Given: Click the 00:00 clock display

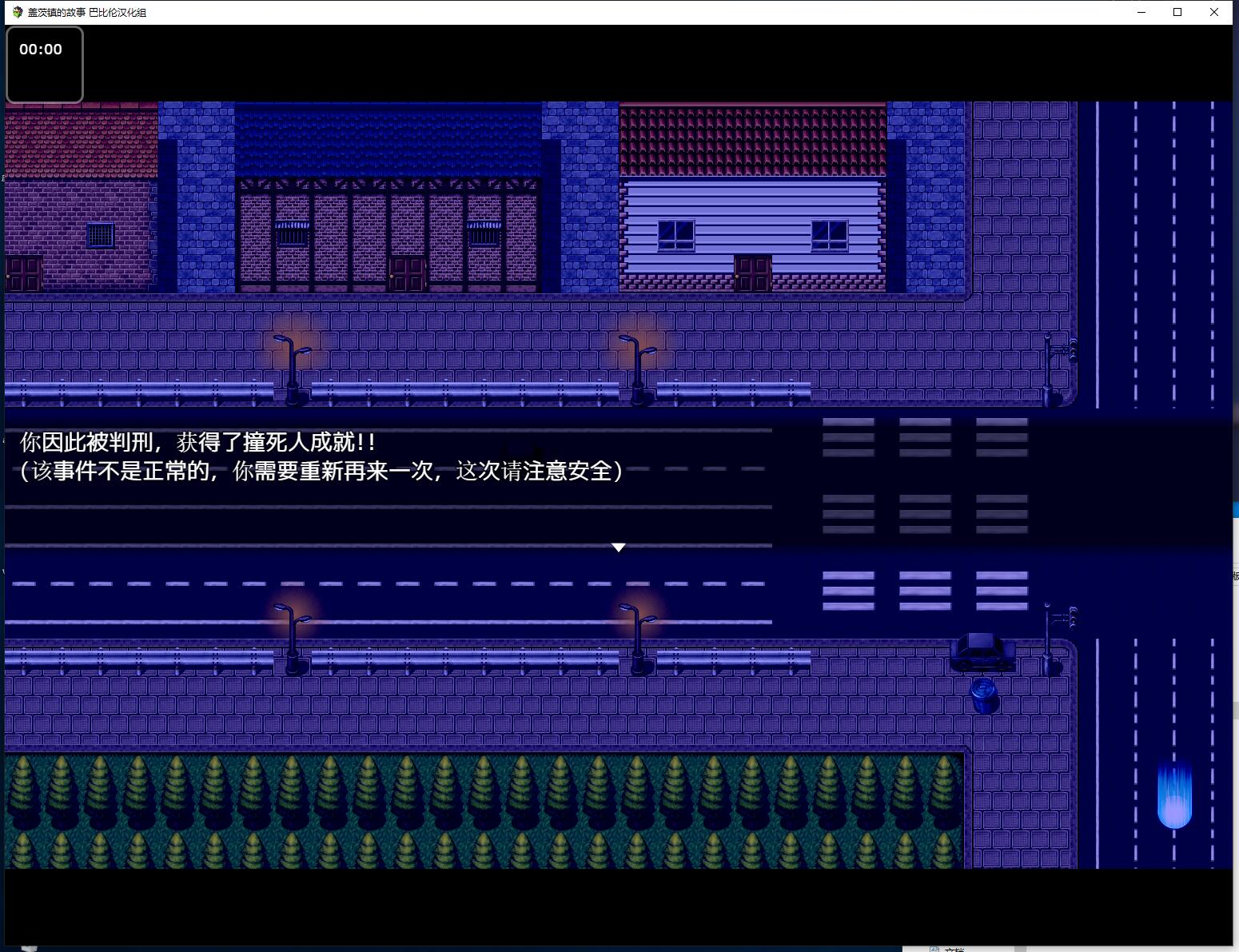Looking at the screenshot, I should point(42,49).
